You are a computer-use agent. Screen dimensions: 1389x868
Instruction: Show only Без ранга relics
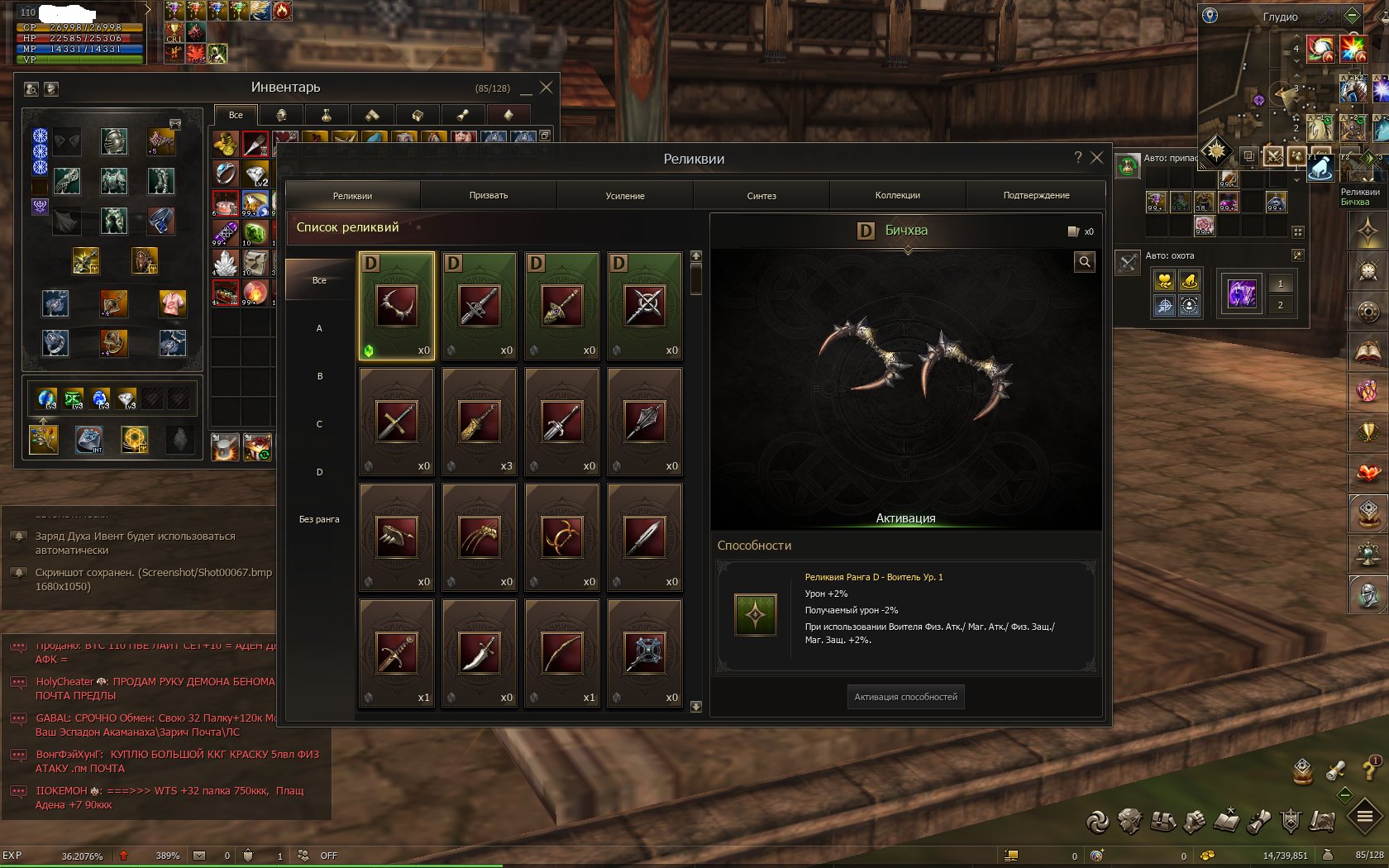click(x=319, y=520)
